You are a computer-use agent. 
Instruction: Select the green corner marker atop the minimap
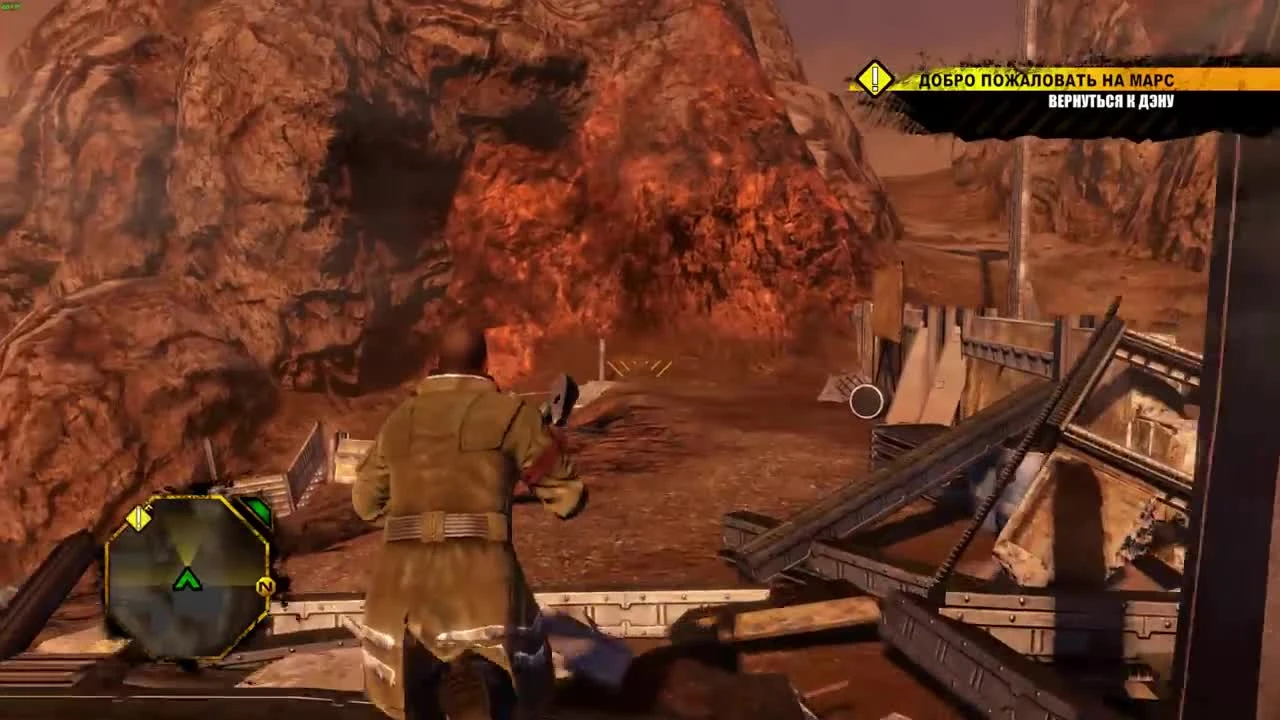(256, 508)
